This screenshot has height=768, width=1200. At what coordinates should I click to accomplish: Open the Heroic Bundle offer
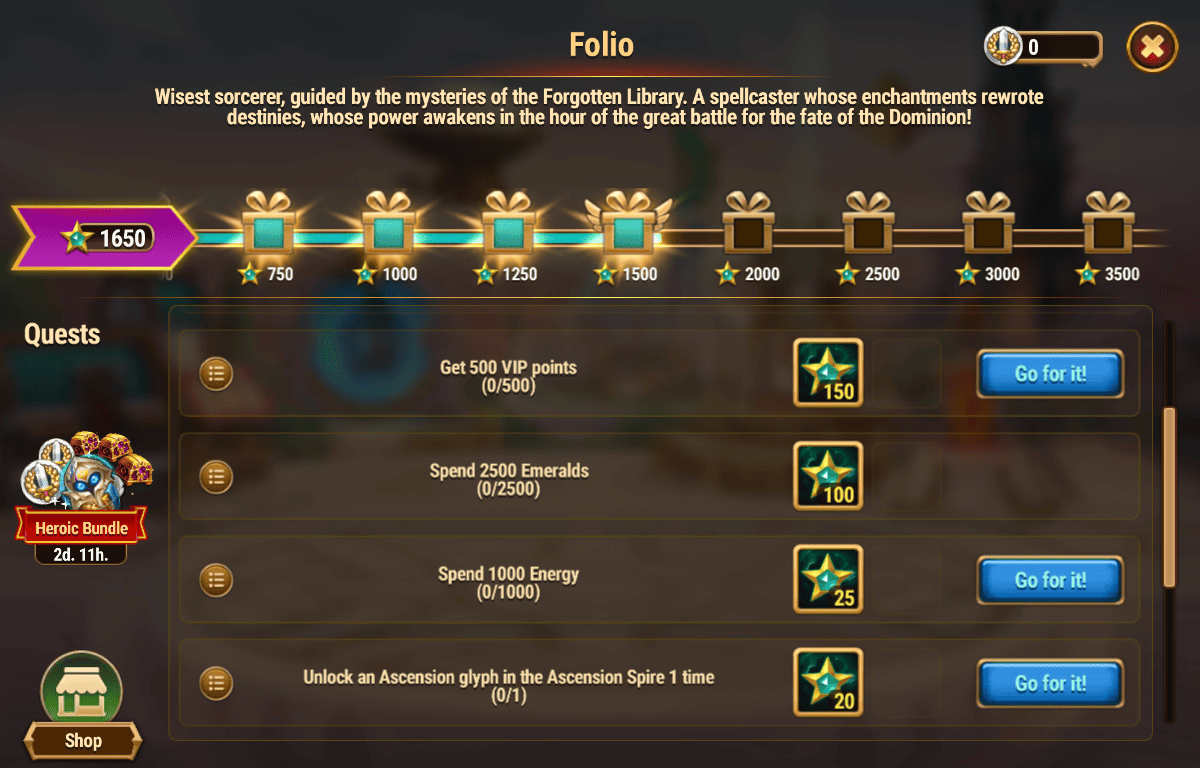(82, 488)
